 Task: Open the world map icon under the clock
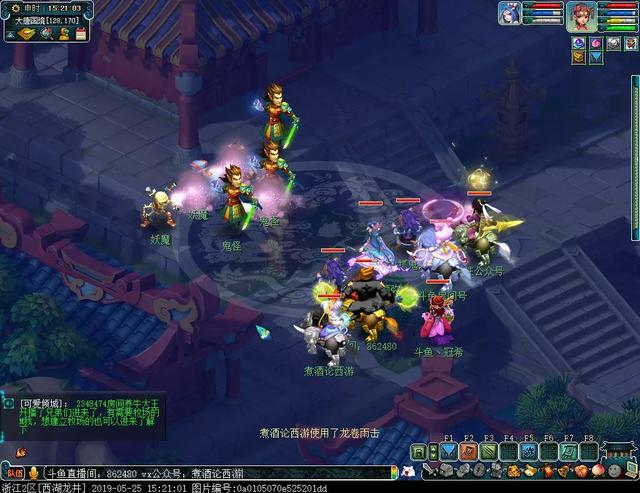point(27,33)
